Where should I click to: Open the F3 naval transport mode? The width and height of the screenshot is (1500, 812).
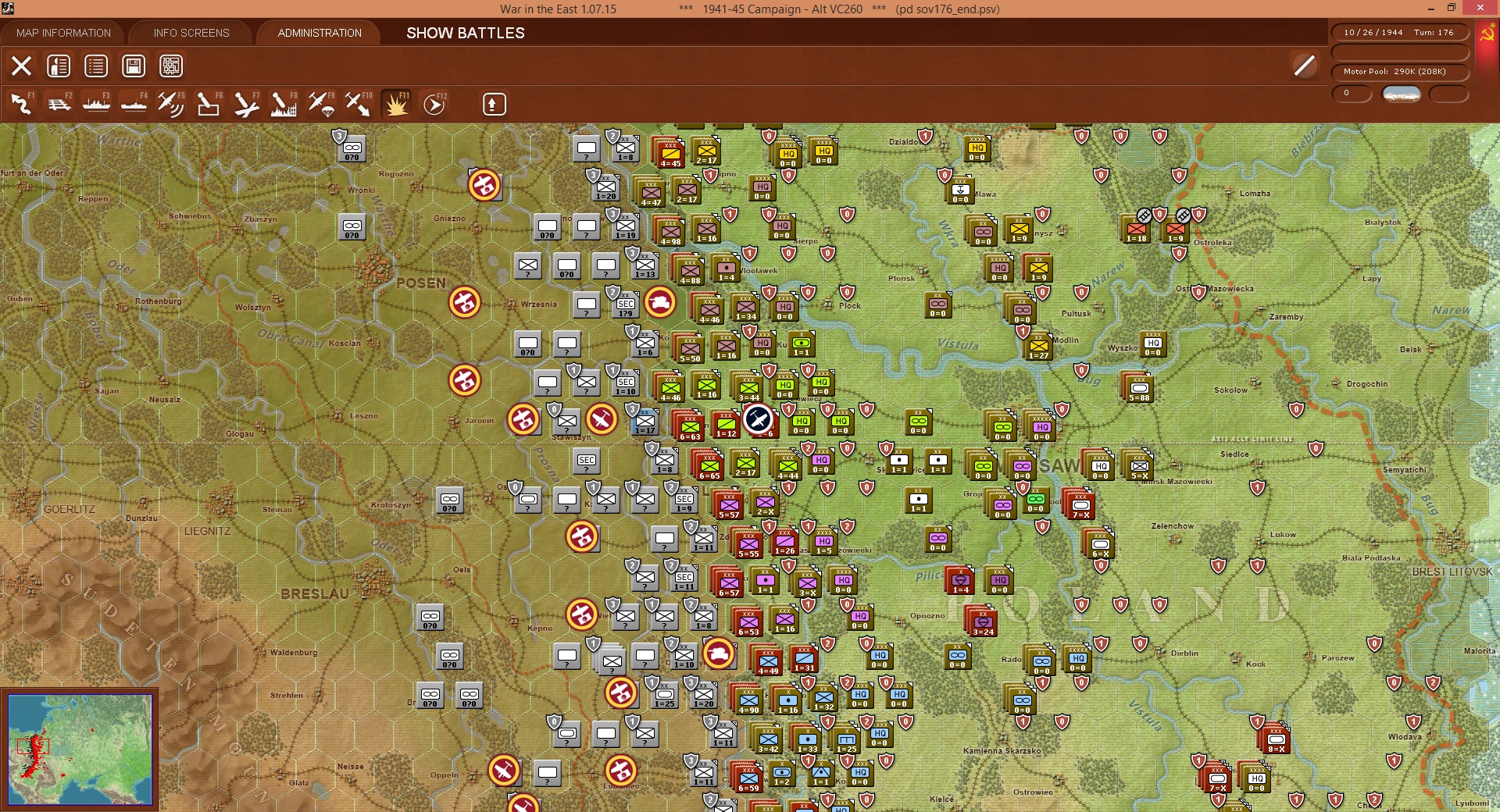96,104
